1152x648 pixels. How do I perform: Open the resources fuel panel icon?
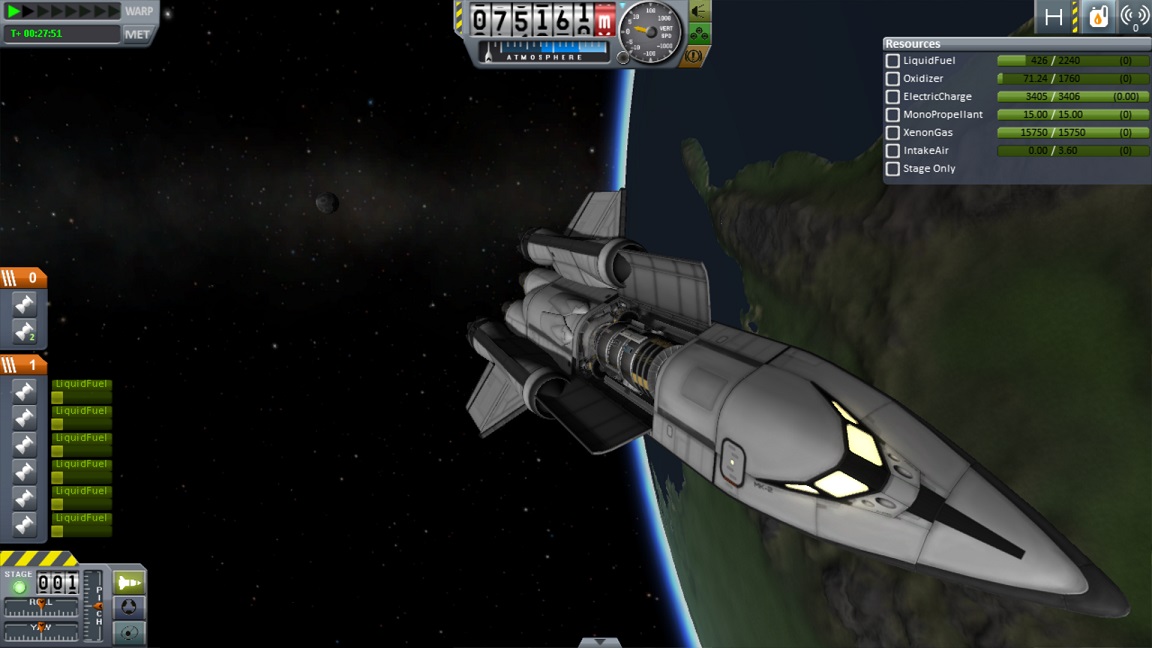coord(1098,17)
